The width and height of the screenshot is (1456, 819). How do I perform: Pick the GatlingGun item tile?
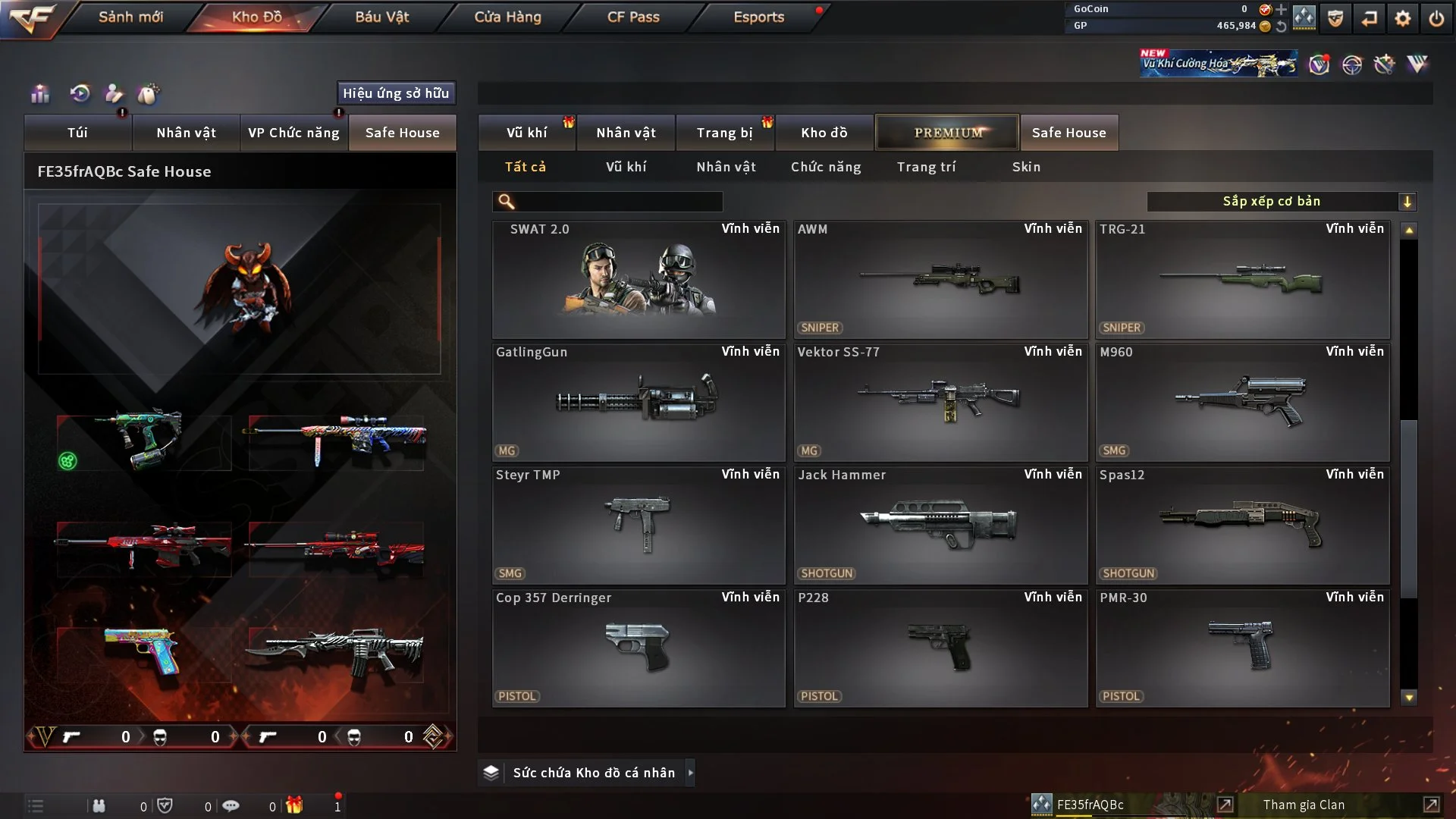pos(639,403)
